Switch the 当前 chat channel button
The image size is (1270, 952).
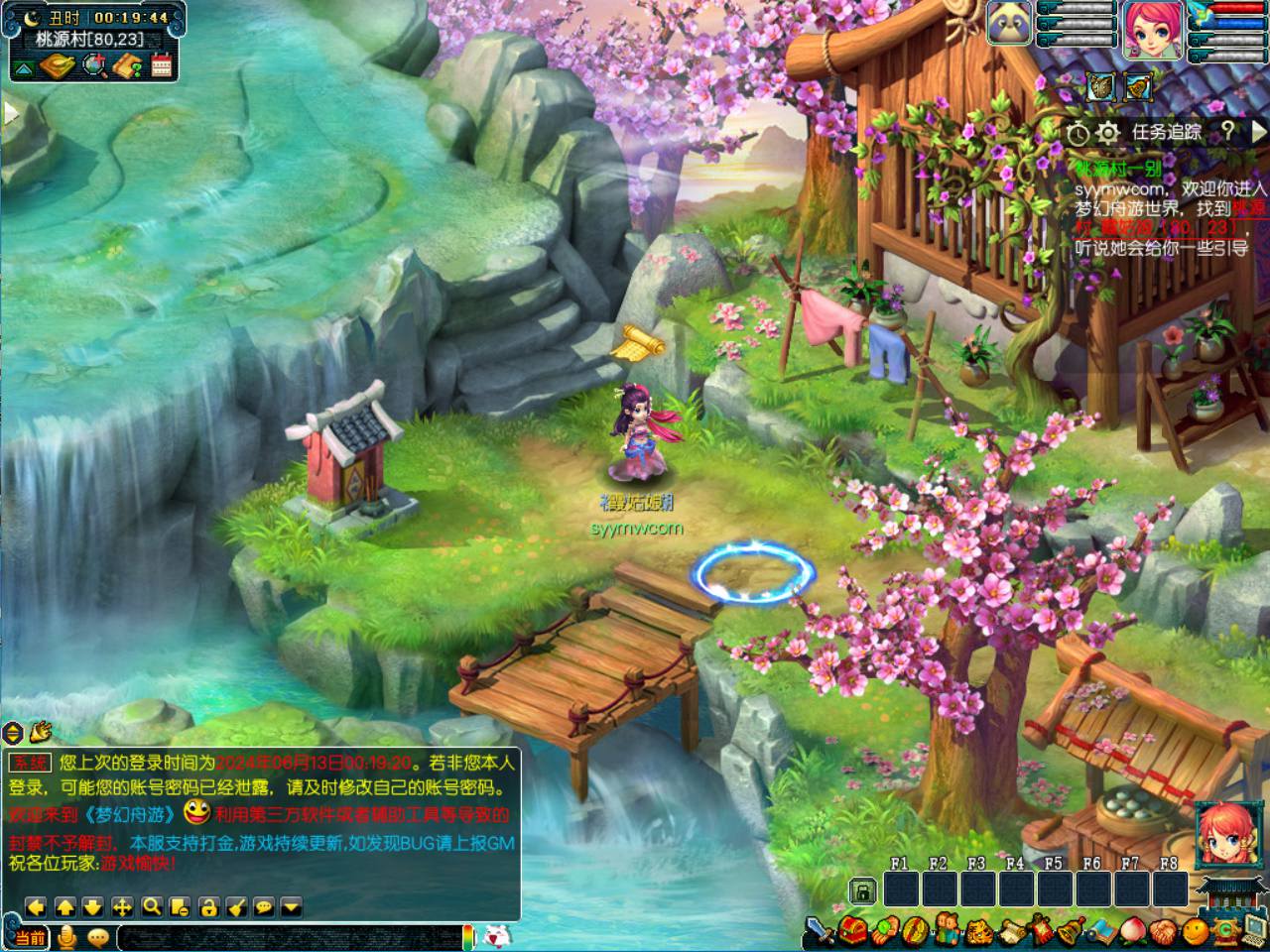(x=29, y=937)
